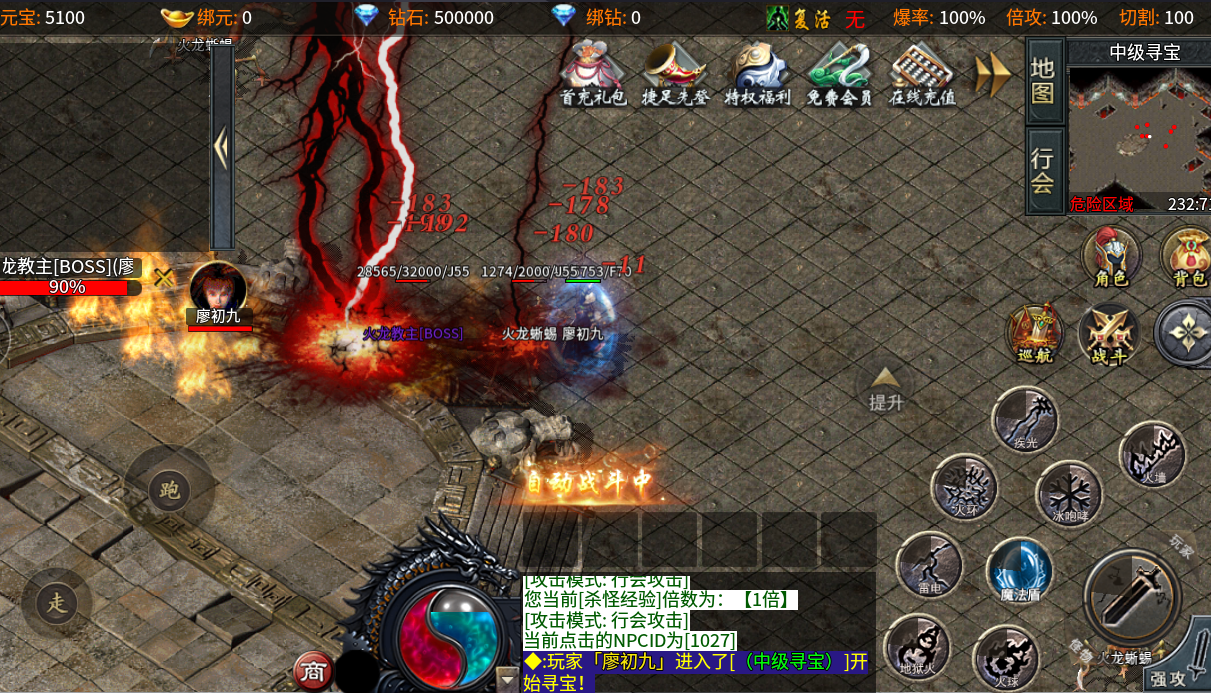Cast the 疾光 lightning skill
This screenshot has height=693, width=1211.
[1025, 419]
